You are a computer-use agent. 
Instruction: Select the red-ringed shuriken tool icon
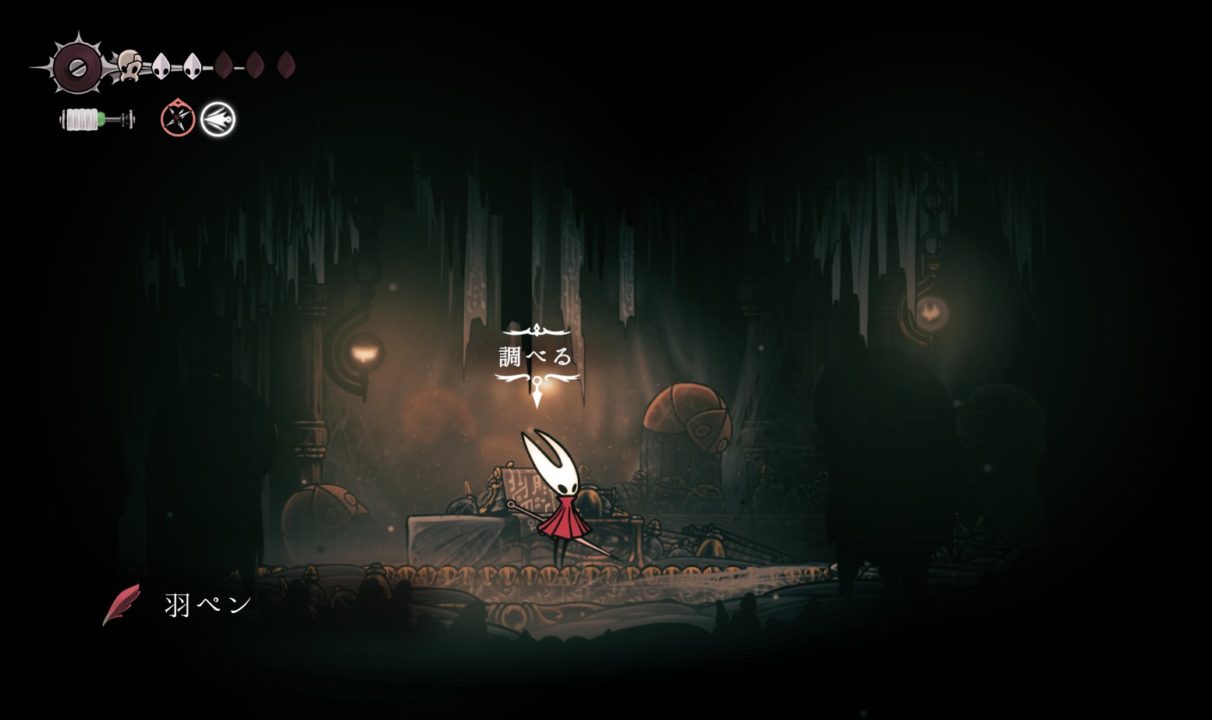tap(177, 120)
